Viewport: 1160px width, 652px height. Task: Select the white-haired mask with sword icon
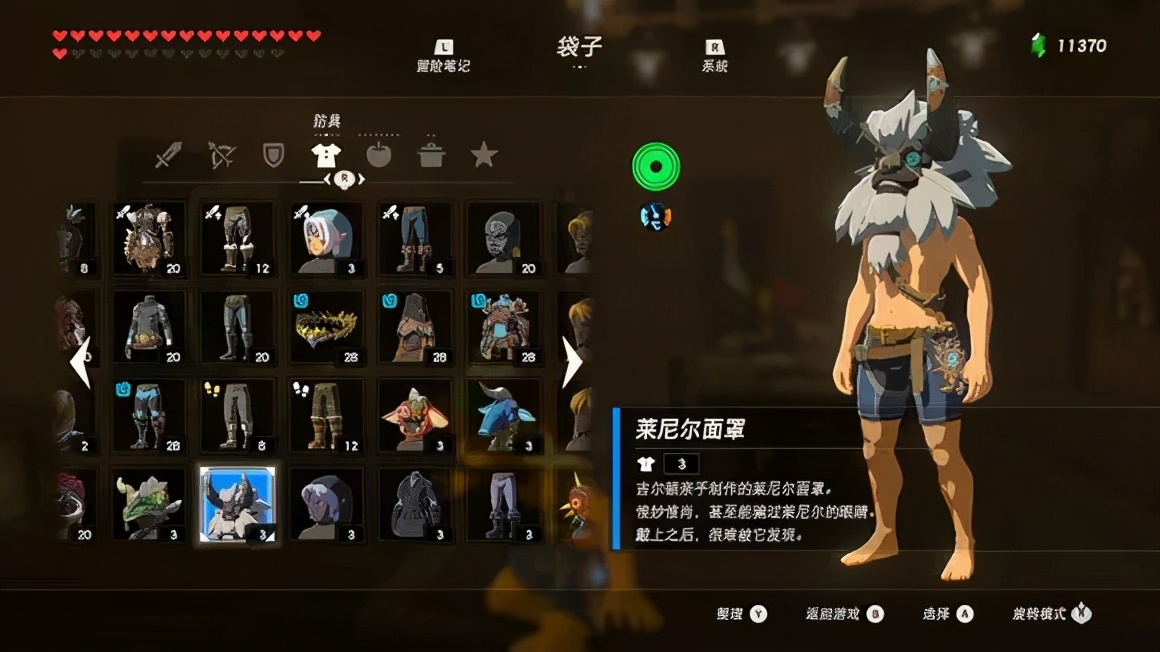pyautogui.click(x=326, y=239)
